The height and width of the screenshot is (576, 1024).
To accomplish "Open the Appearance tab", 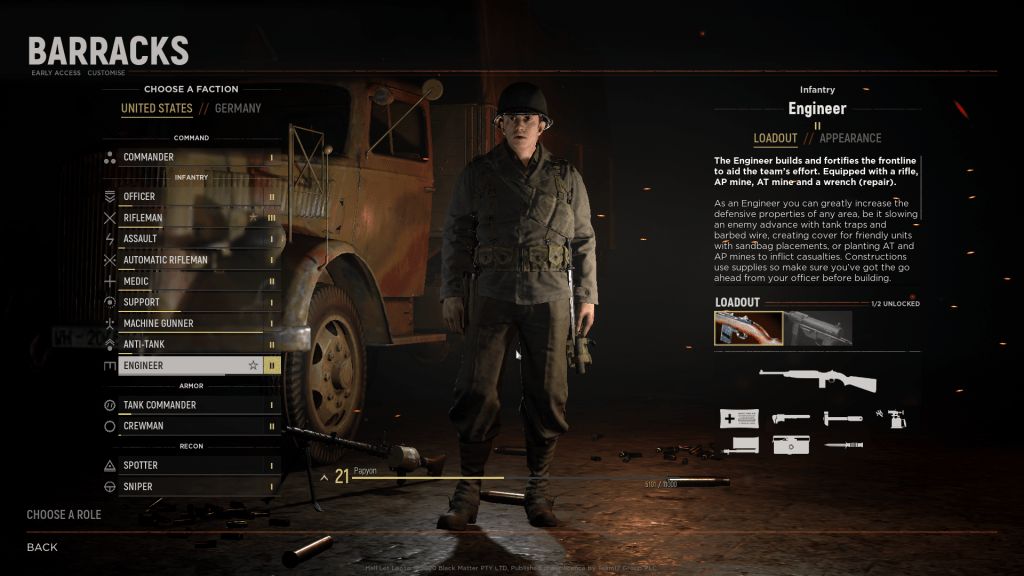I will [x=850, y=138].
